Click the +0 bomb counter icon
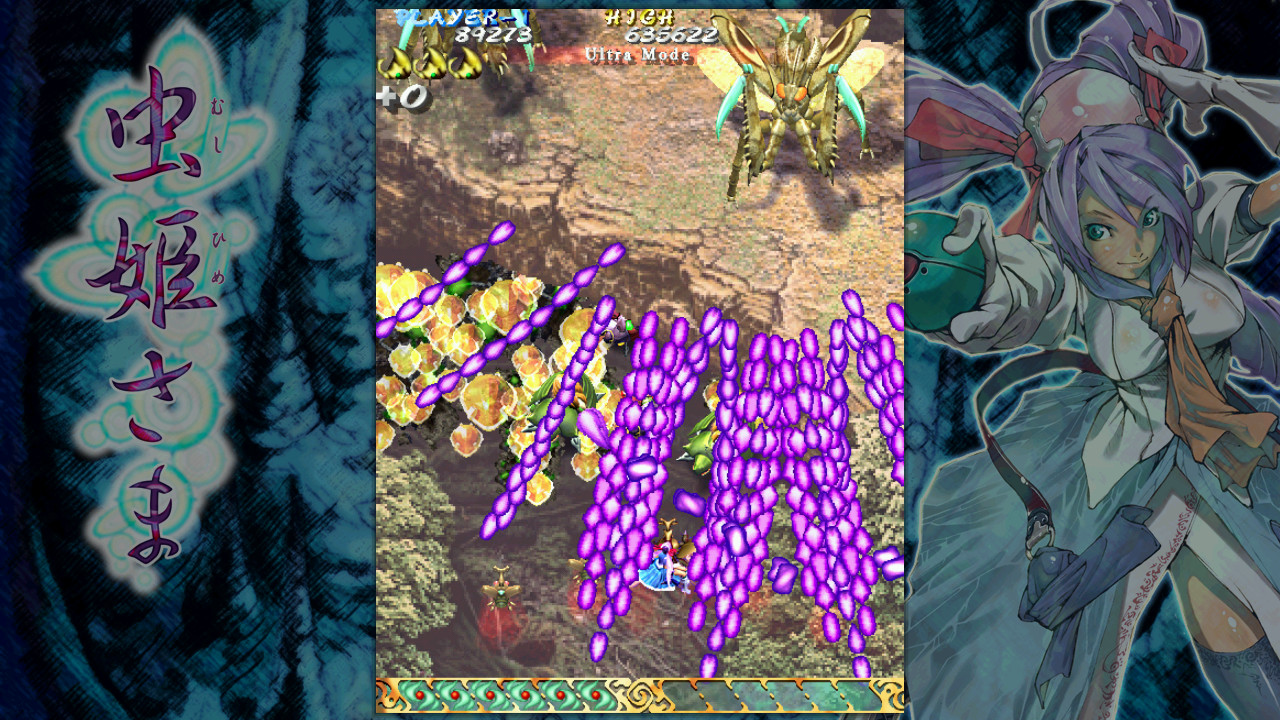This screenshot has height=720, width=1280. [402, 97]
